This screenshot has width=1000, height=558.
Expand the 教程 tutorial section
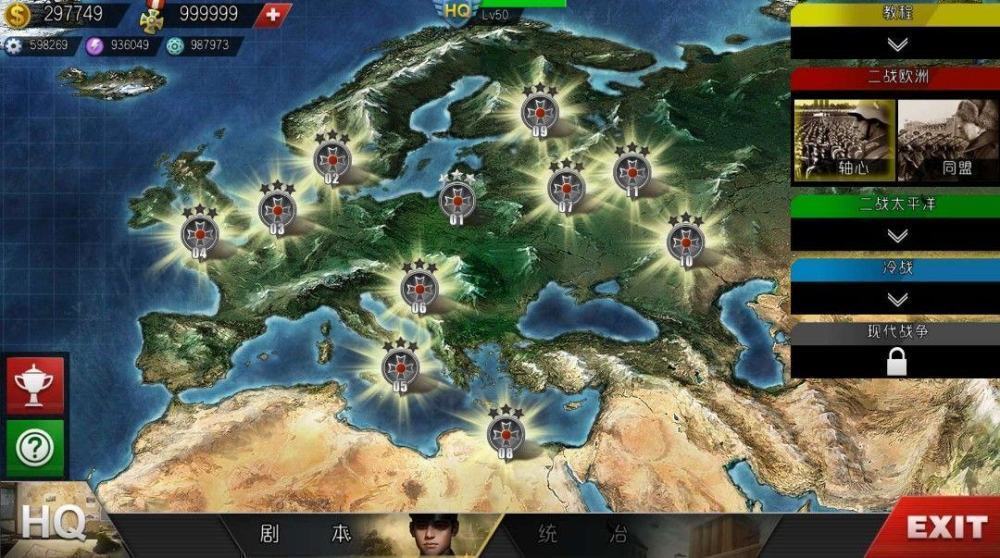pos(897,44)
